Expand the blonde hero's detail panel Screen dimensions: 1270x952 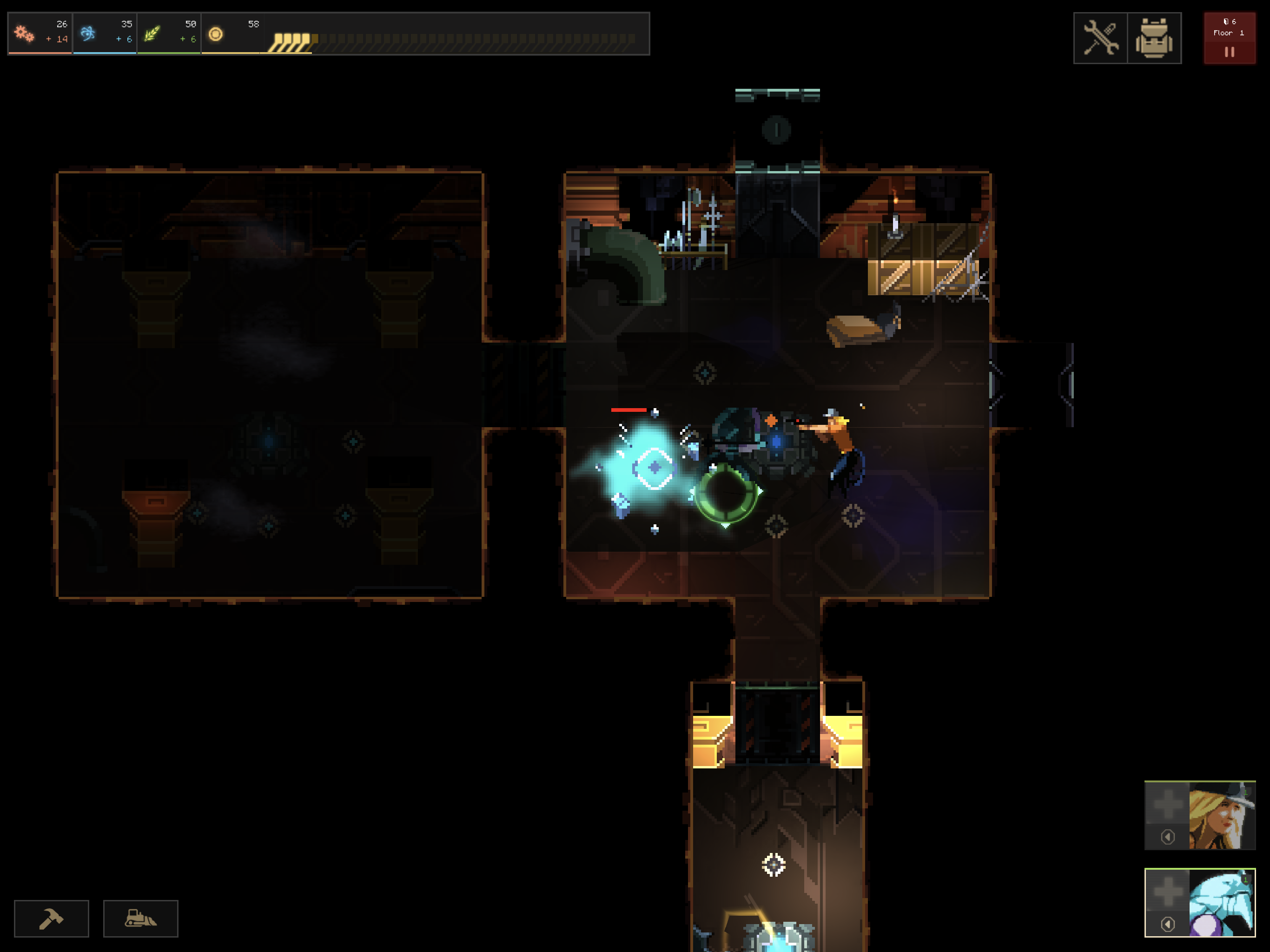click(x=1168, y=837)
